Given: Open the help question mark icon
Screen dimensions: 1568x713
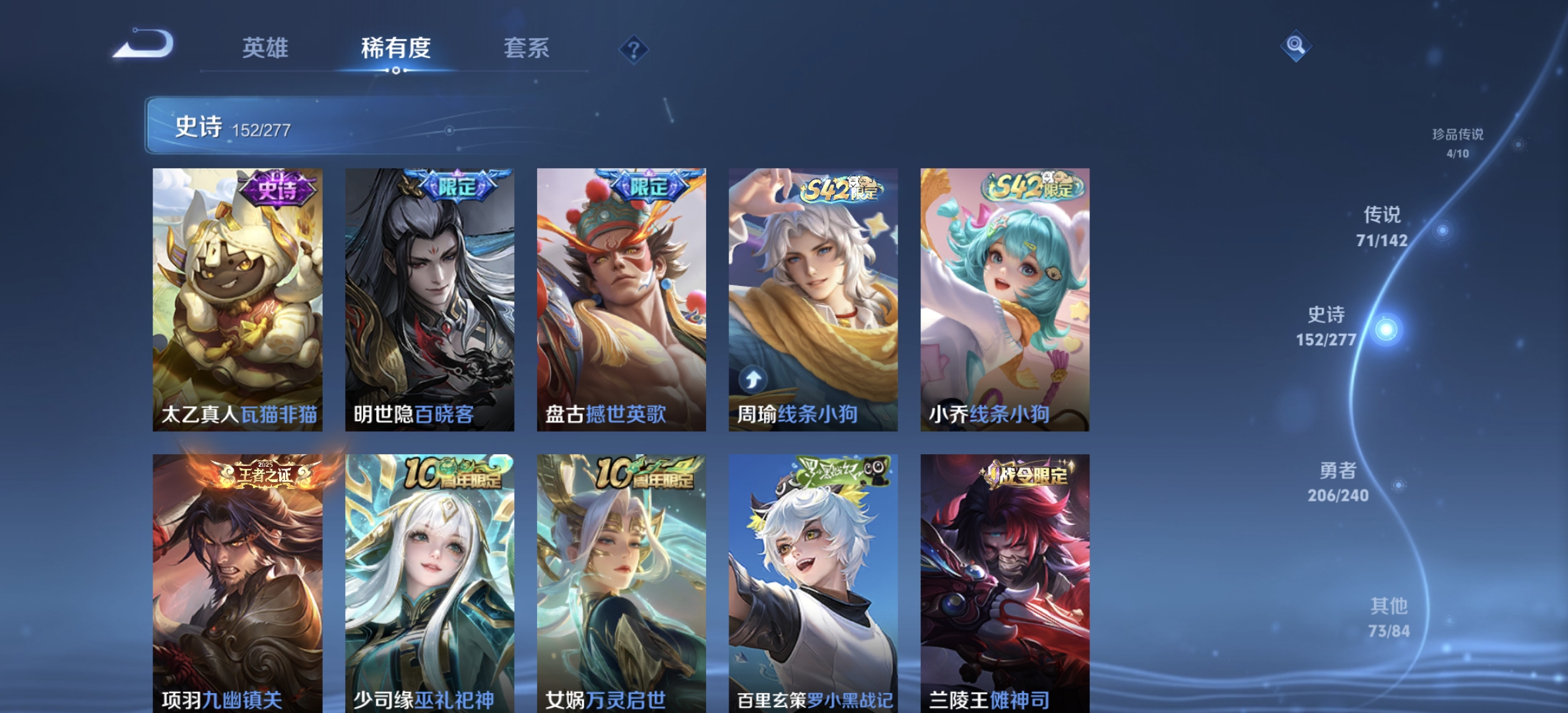Looking at the screenshot, I should (x=633, y=49).
